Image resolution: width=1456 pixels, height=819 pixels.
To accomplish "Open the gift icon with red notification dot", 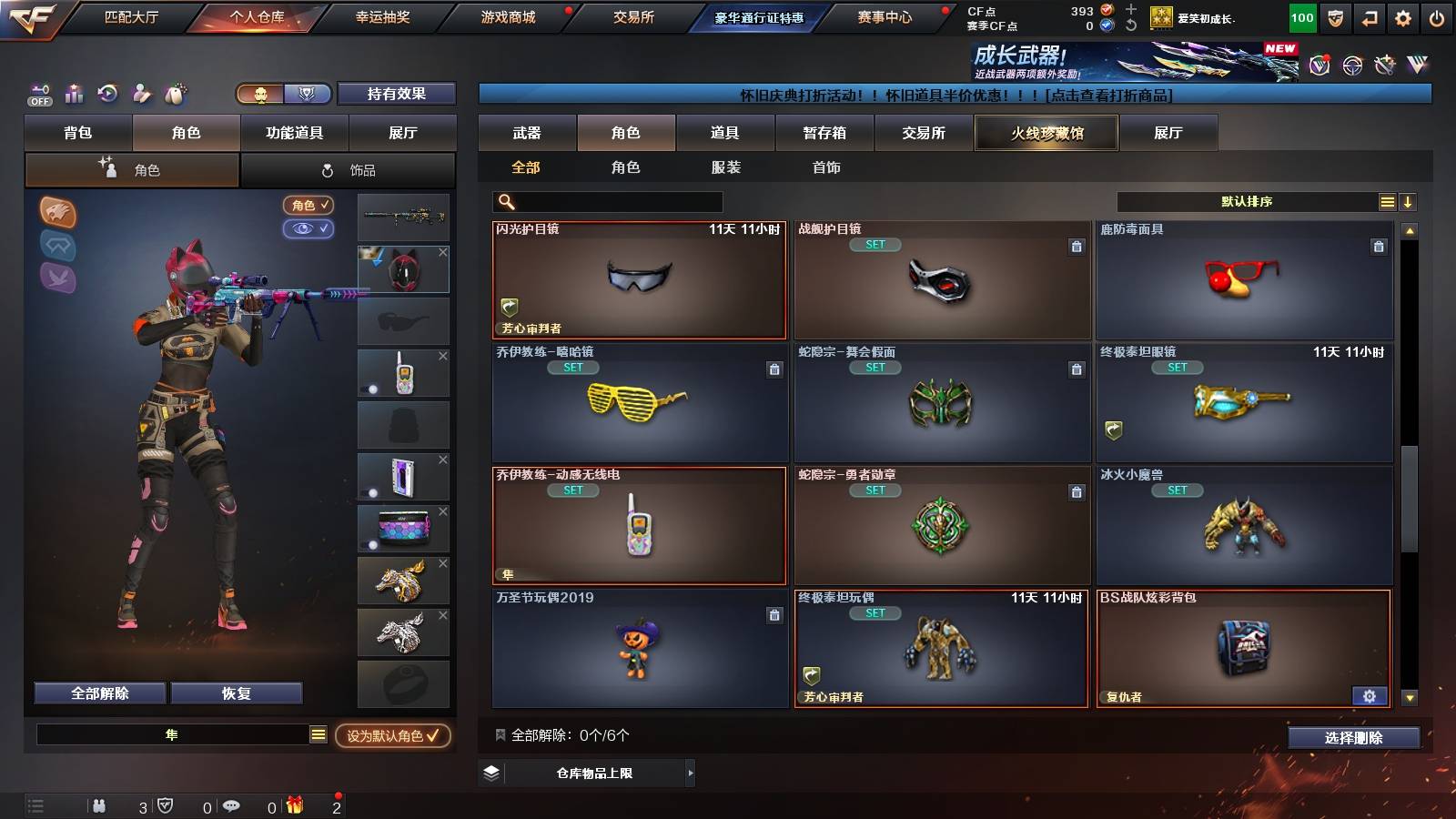I will 293,806.
